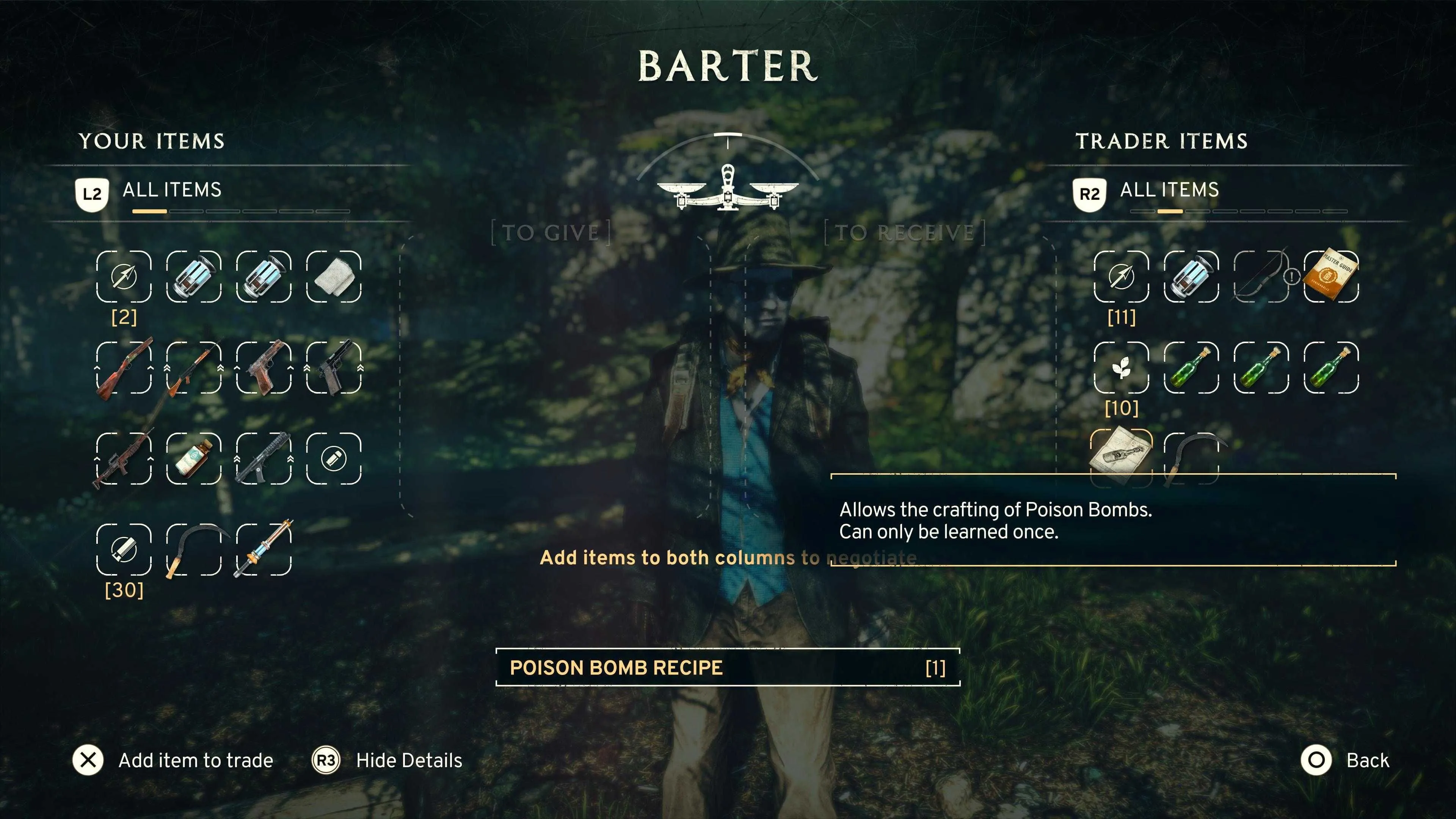Choose your single bullet ammo slot
1456x819 pixels.
(334, 458)
